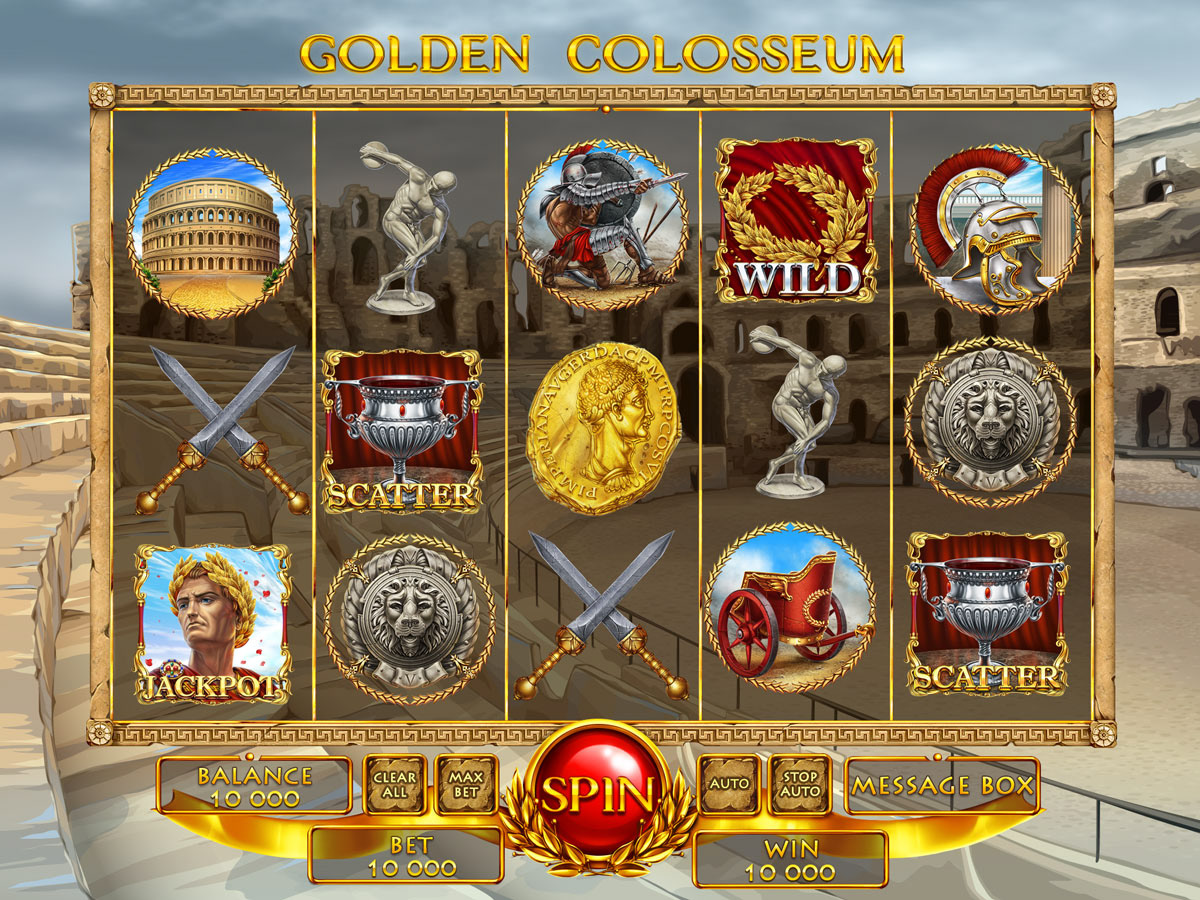The width and height of the screenshot is (1200, 900).
Task: Select the Bet amount panel
Action: coord(406,856)
